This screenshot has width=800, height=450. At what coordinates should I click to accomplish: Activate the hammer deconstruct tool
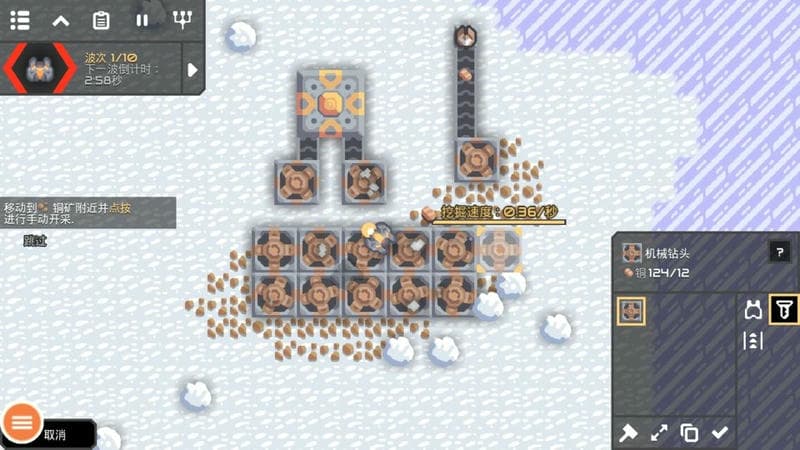tap(629, 433)
